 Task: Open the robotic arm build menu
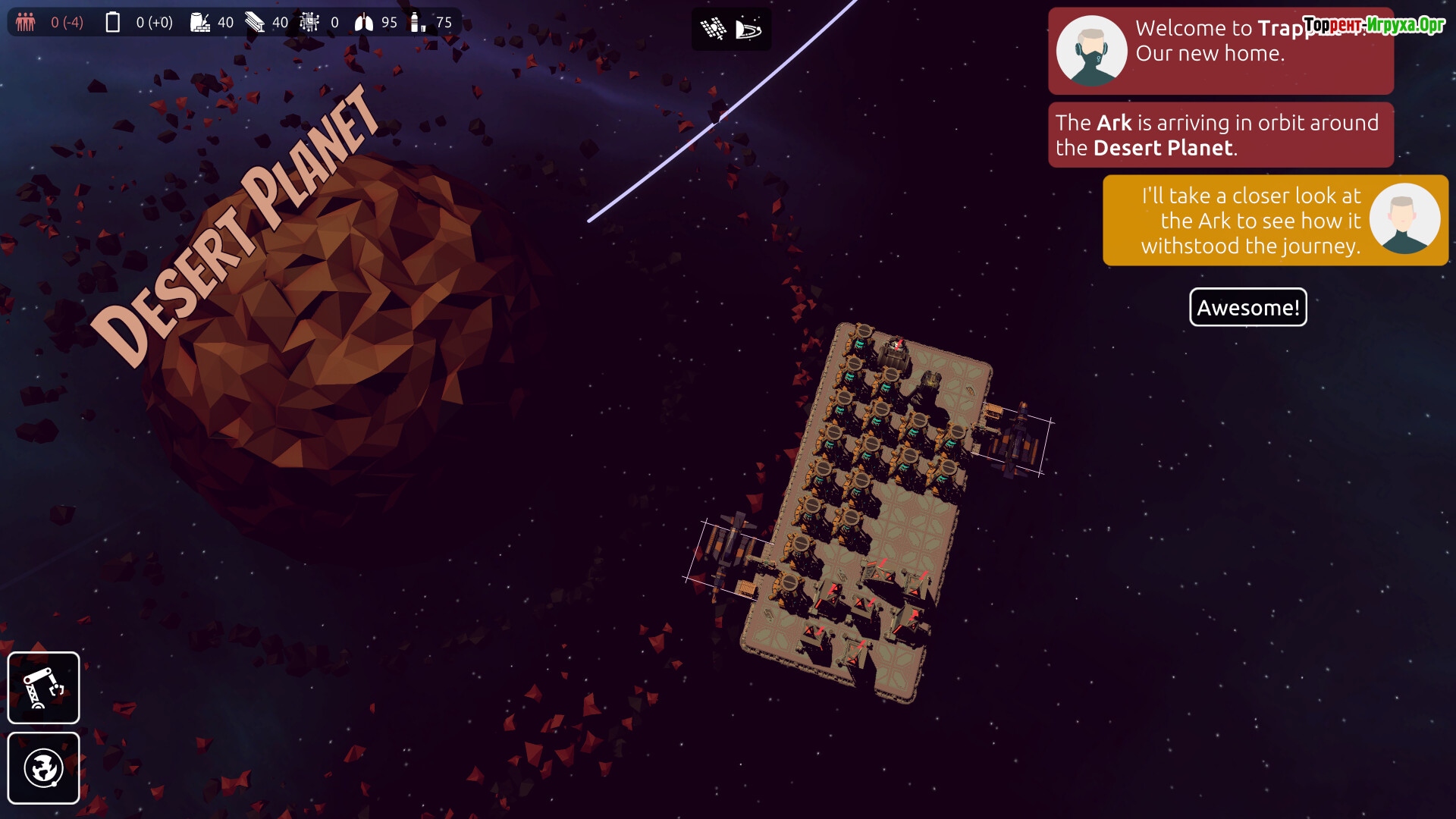43,688
